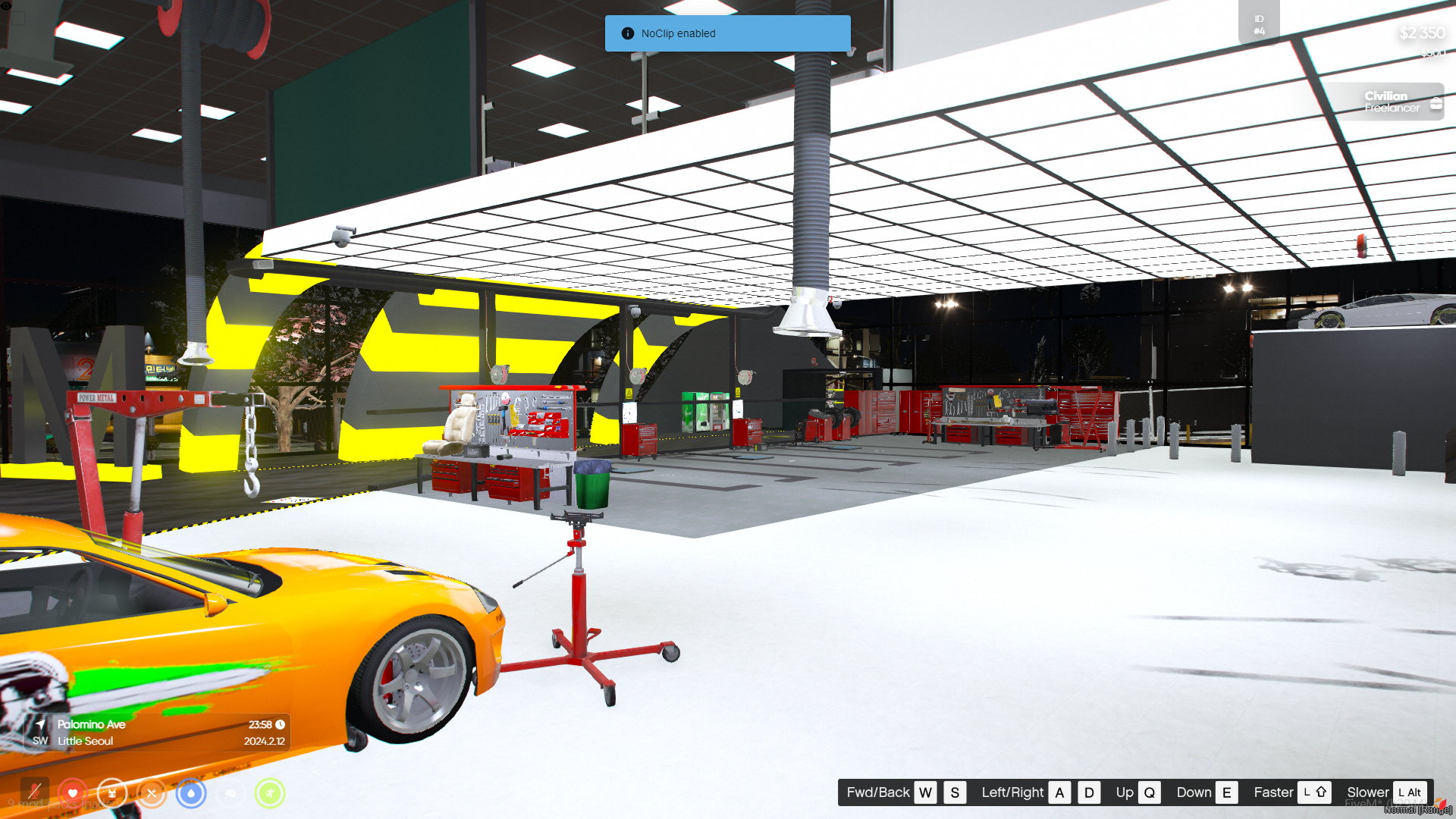Select the faded brain stress icon
The height and width of the screenshot is (819, 1456).
[231, 793]
